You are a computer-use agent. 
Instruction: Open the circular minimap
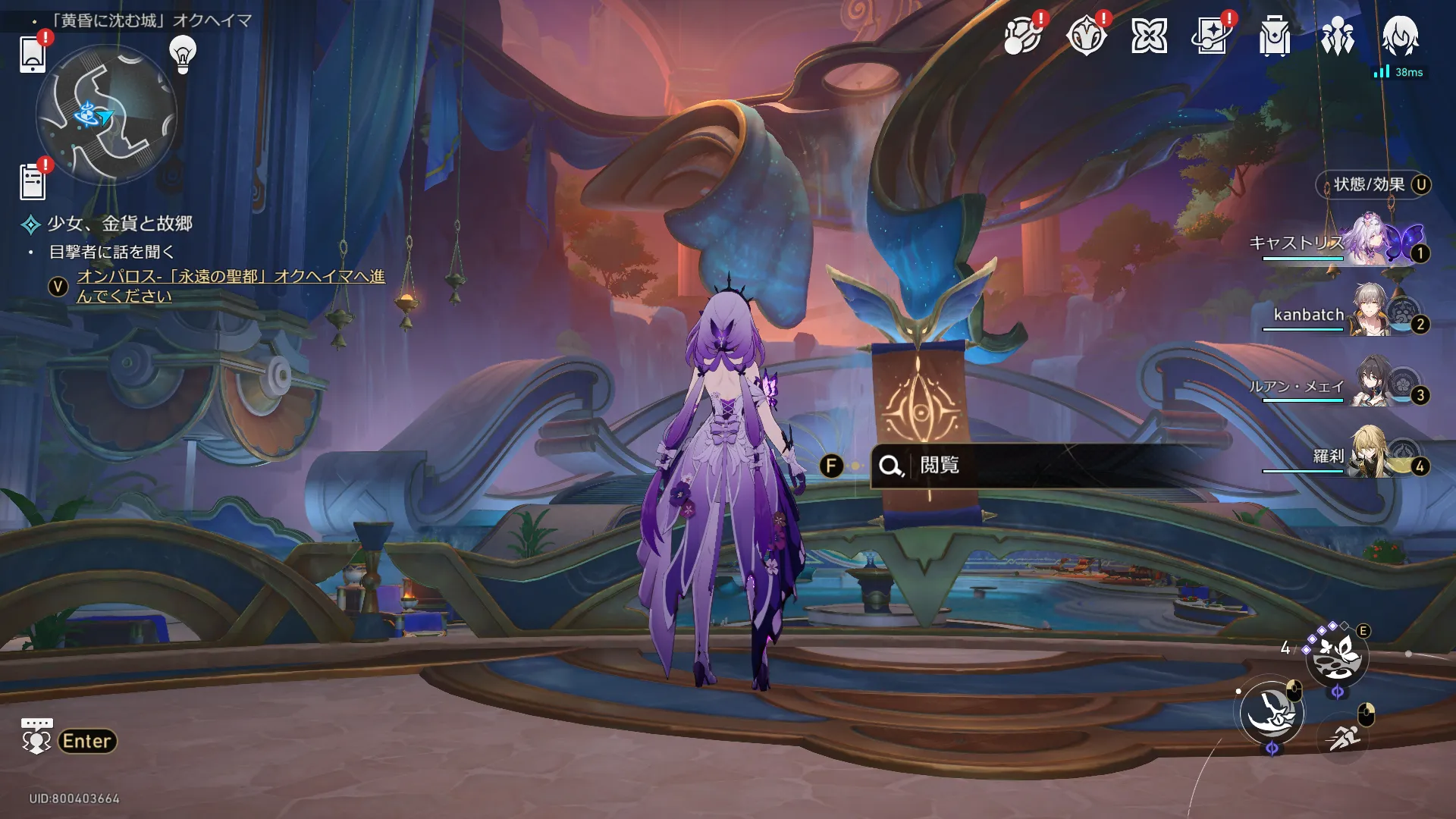point(106,115)
